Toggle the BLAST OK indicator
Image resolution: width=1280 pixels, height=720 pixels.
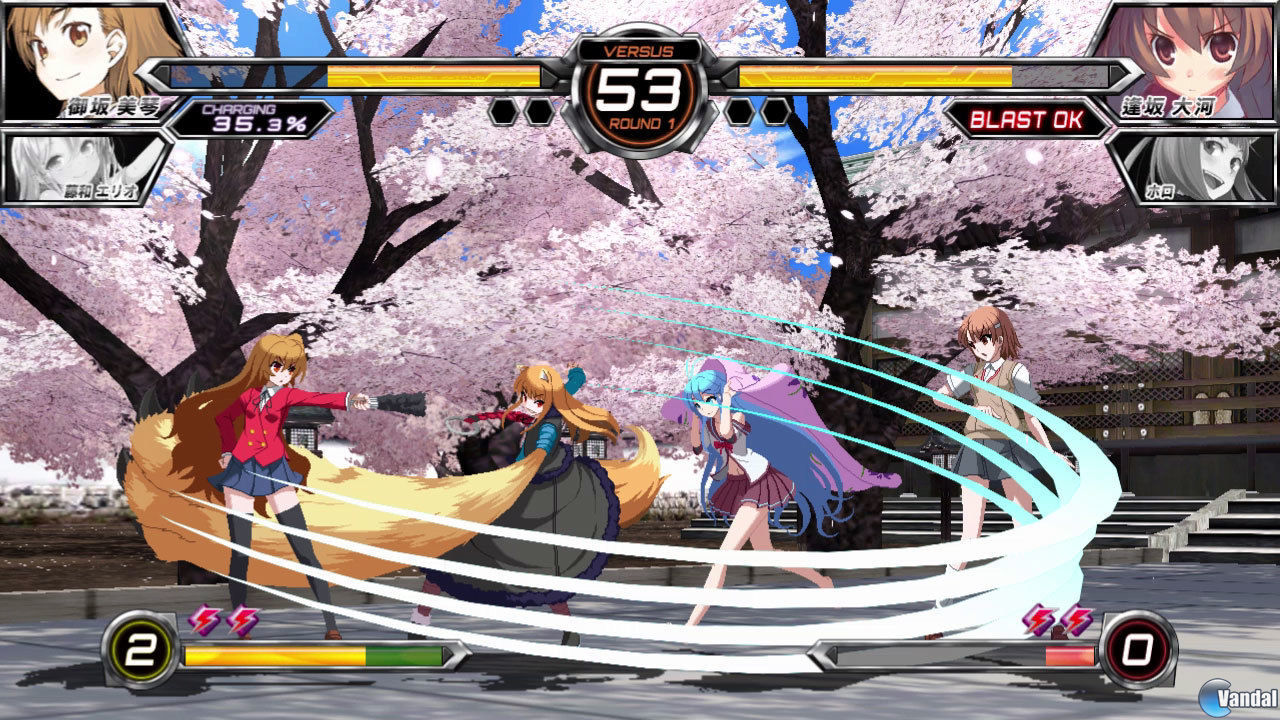1028,119
